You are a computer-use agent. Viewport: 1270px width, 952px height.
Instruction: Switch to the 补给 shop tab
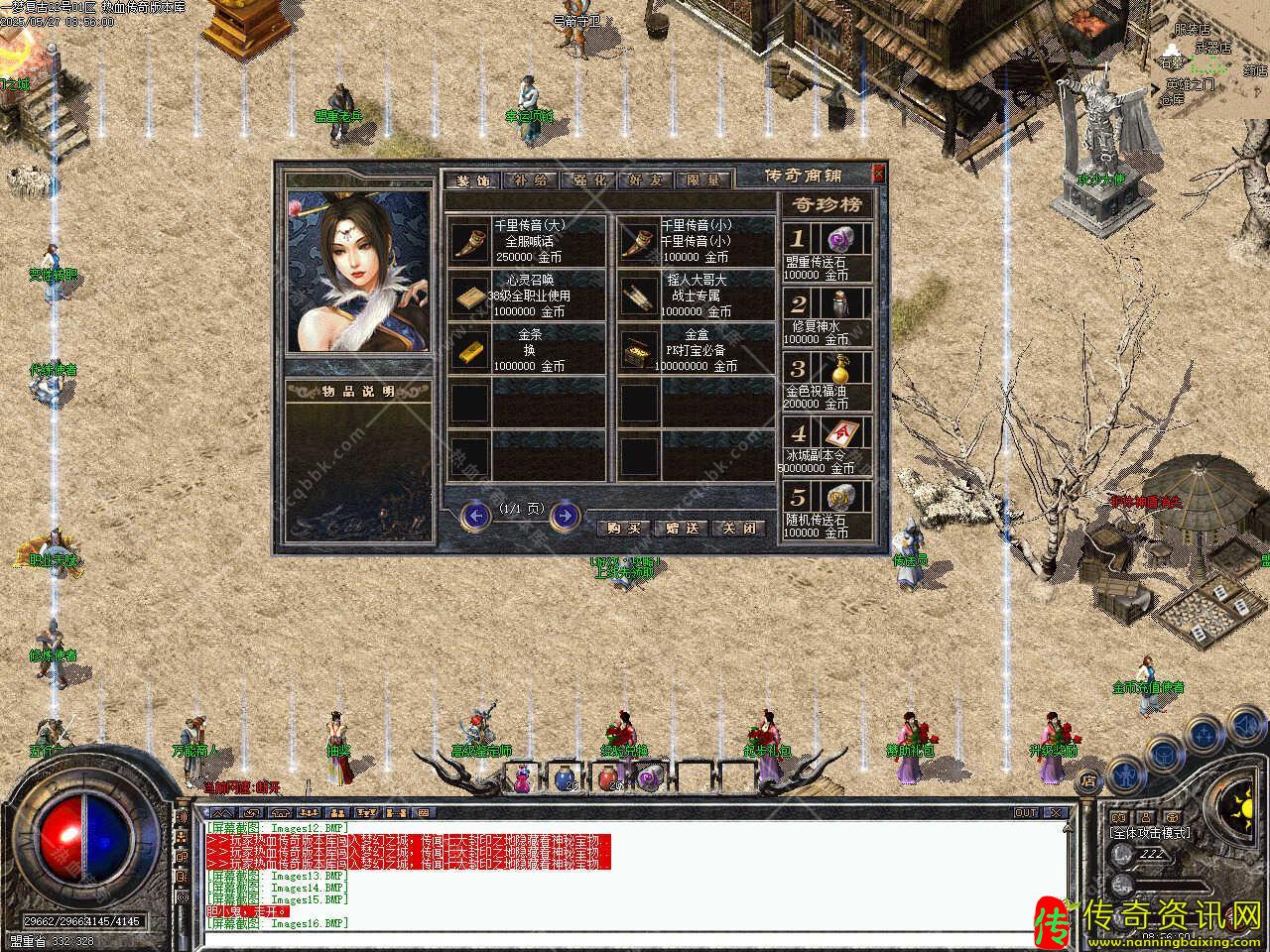pos(530,181)
